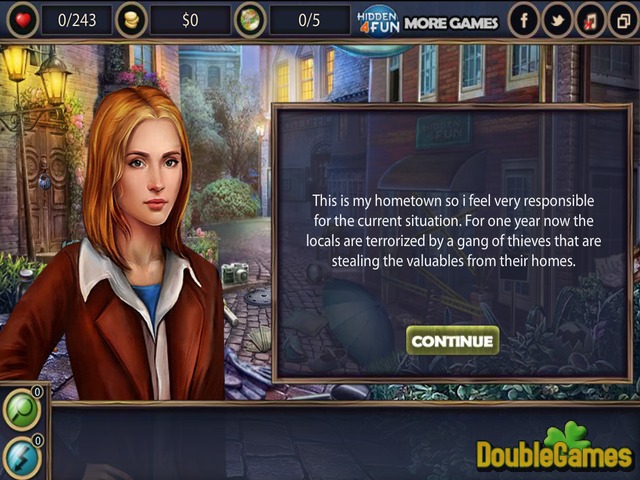Click the Hidden4Fun logo
The height and width of the screenshot is (480, 640).
click(378, 21)
